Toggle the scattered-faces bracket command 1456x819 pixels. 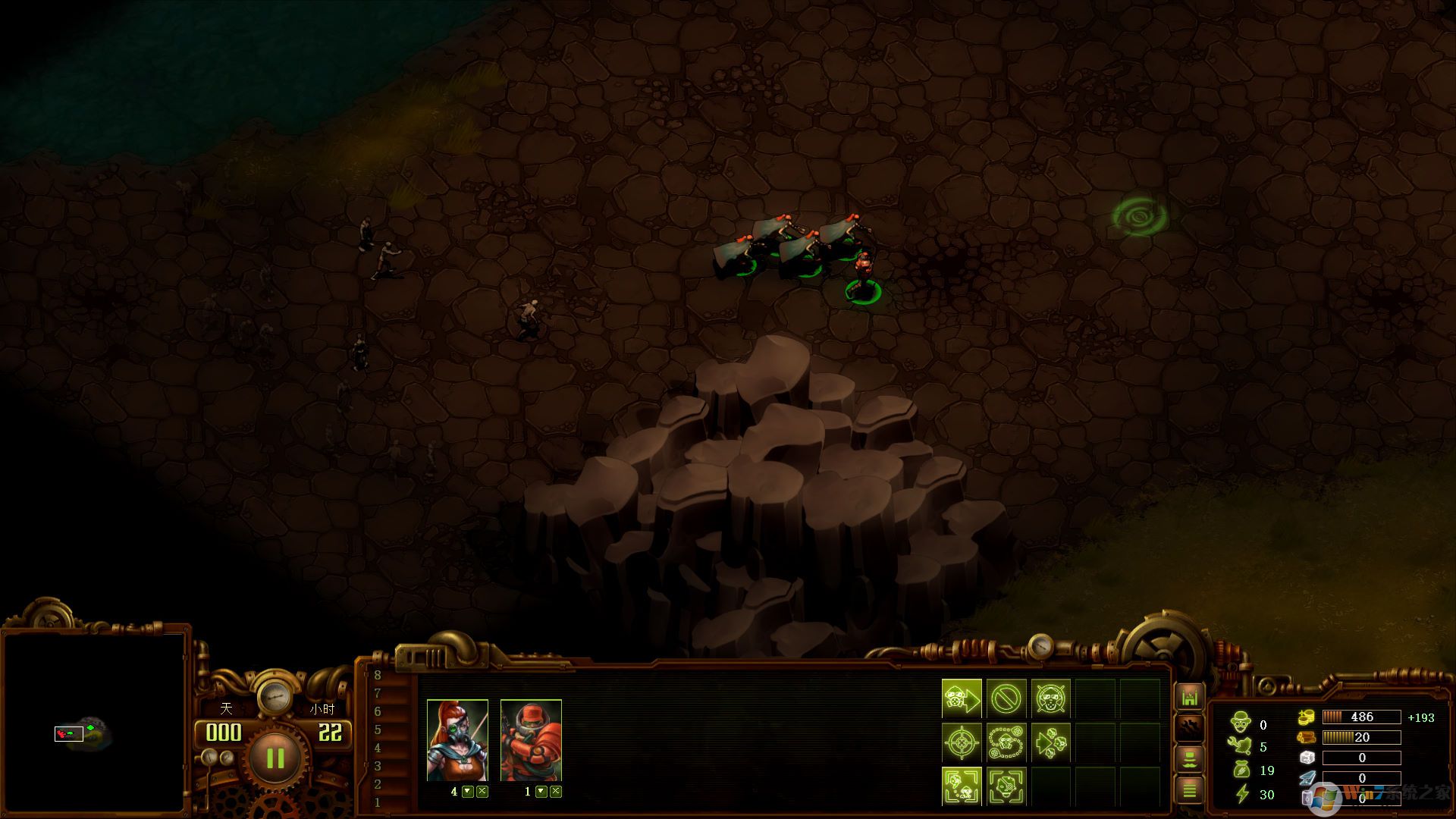pyautogui.click(x=962, y=786)
